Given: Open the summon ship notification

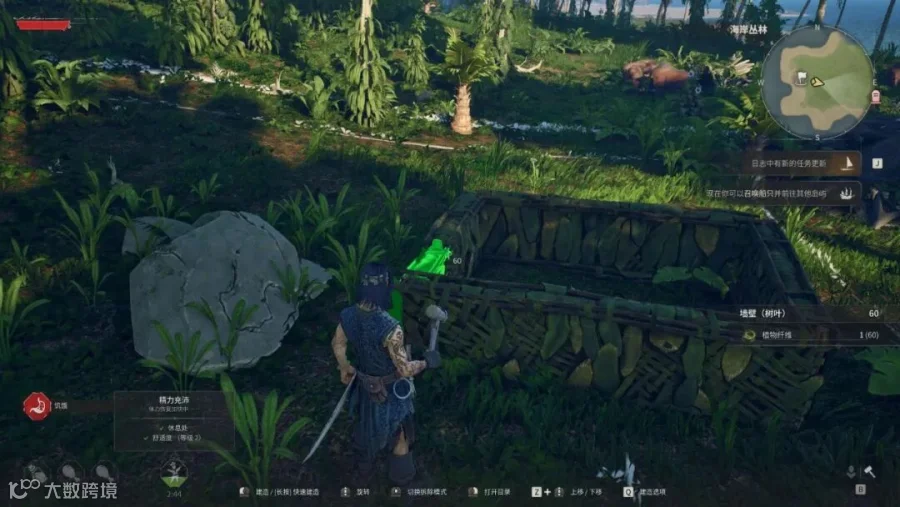Looking at the screenshot, I should (790, 192).
